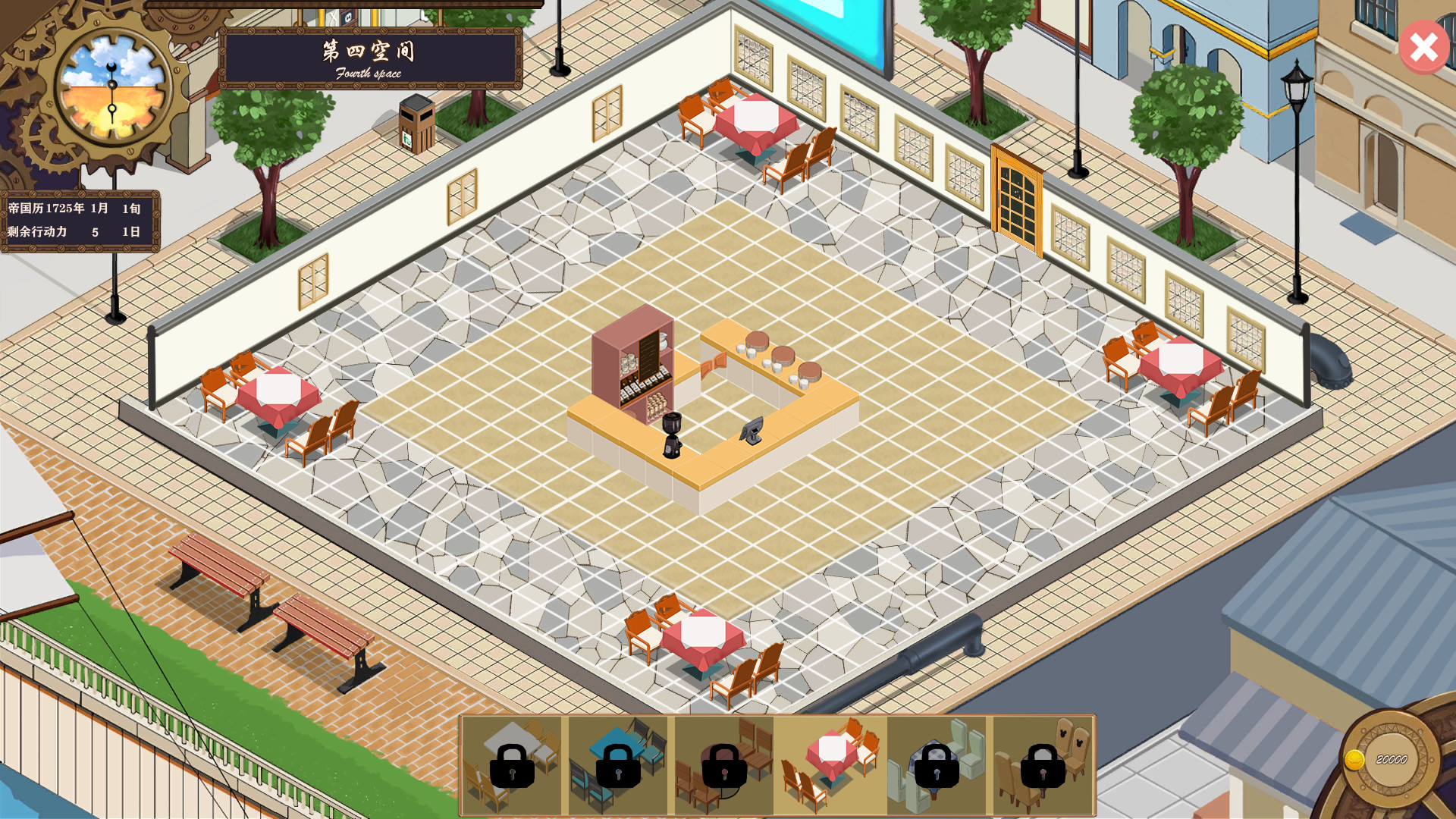
Task: Click the gold coin balance showing 20000
Action: coord(1392,758)
